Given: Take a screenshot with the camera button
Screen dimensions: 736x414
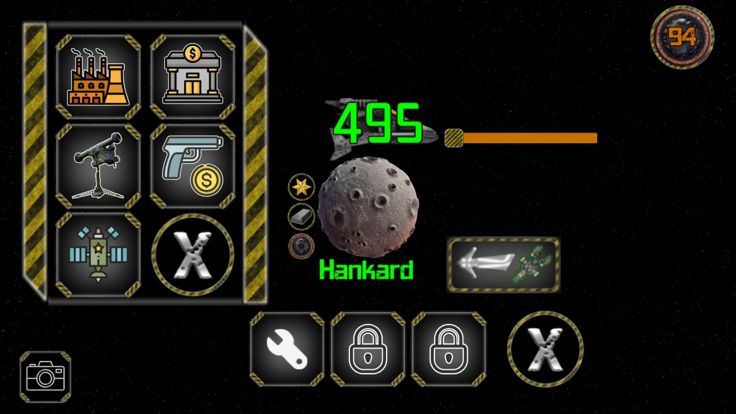Looking at the screenshot, I should pos(45,377).
